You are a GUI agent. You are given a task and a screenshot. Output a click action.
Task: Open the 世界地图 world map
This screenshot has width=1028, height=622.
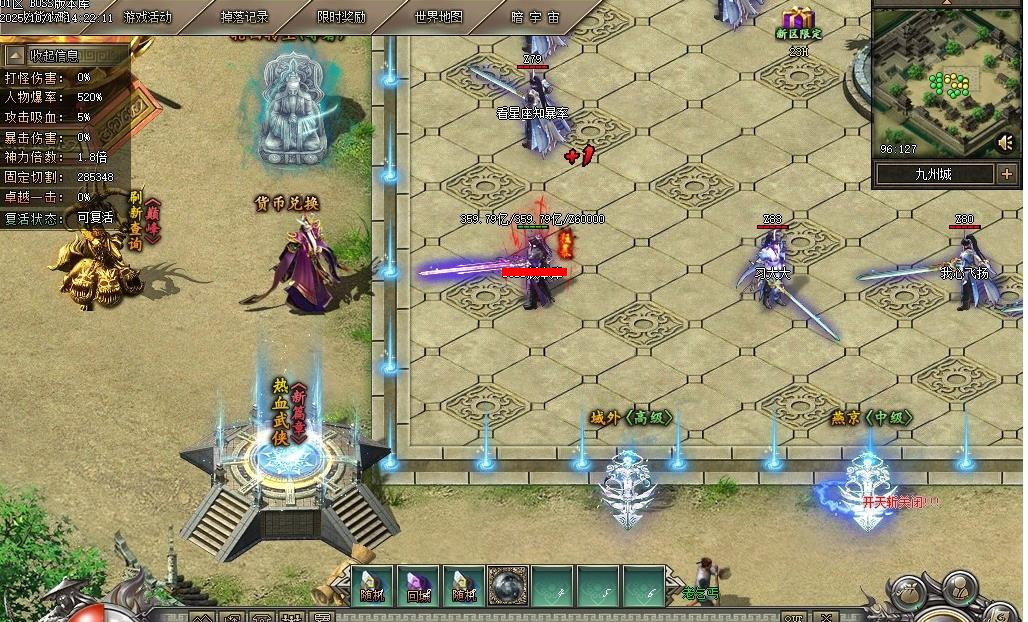[x=438, y=17]
